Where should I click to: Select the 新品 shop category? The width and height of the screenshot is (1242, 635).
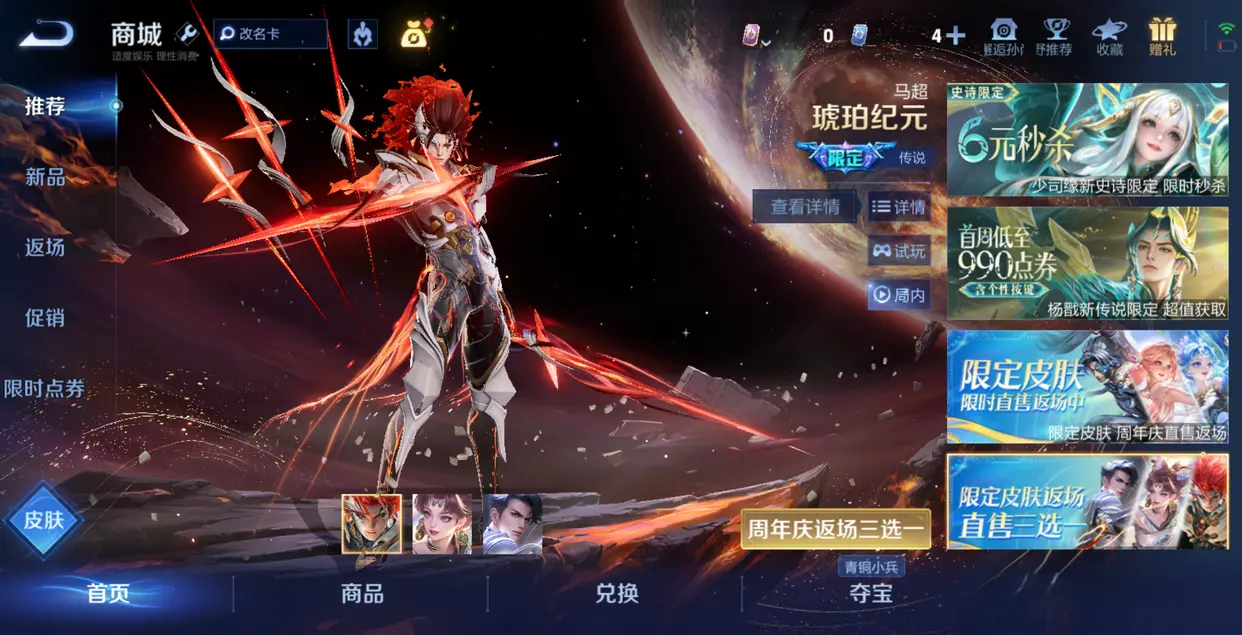tap(45, 177)
